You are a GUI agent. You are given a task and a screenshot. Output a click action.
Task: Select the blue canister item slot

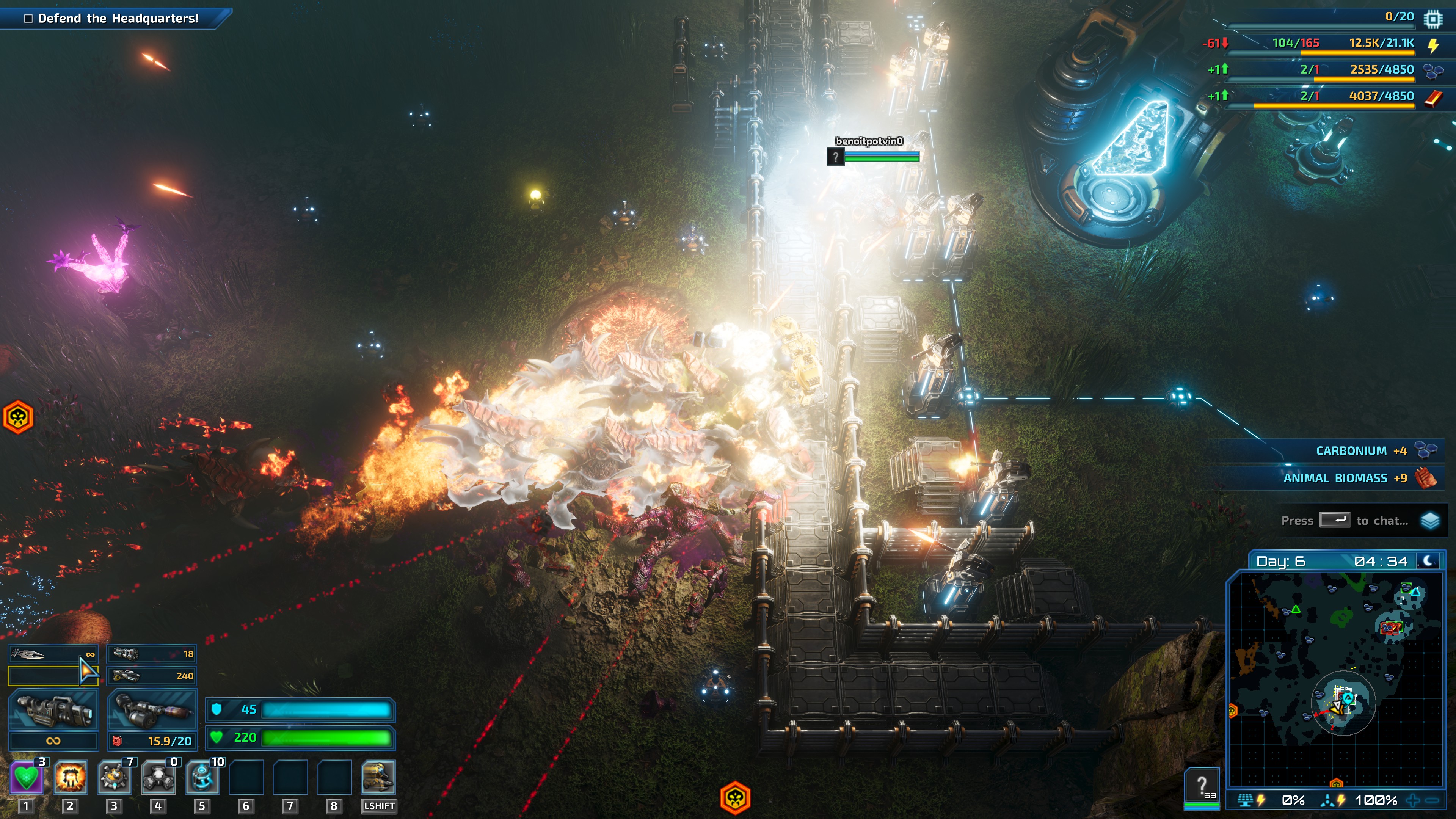tap(202, 777)
